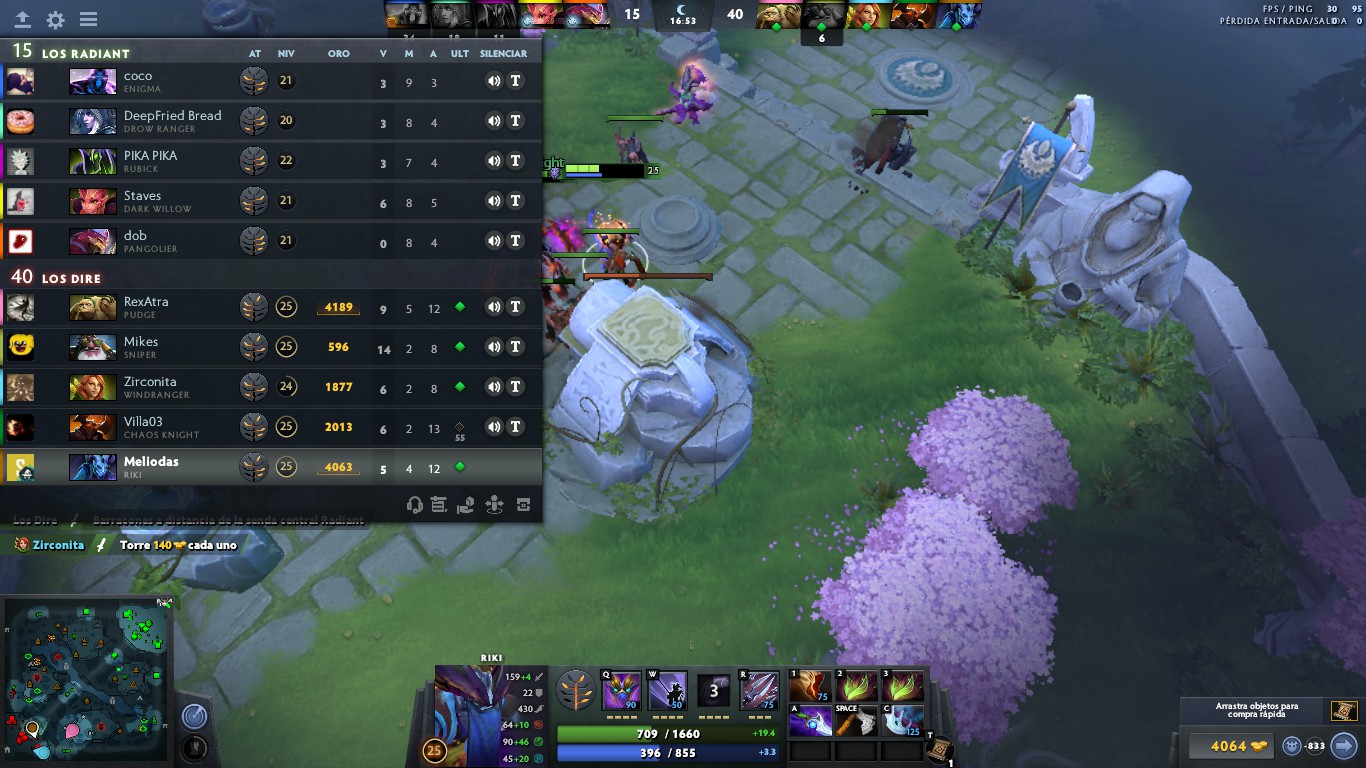Open Riki's talent tree
This screenshot has height=768, width=1366.
(x=575, y=692)
